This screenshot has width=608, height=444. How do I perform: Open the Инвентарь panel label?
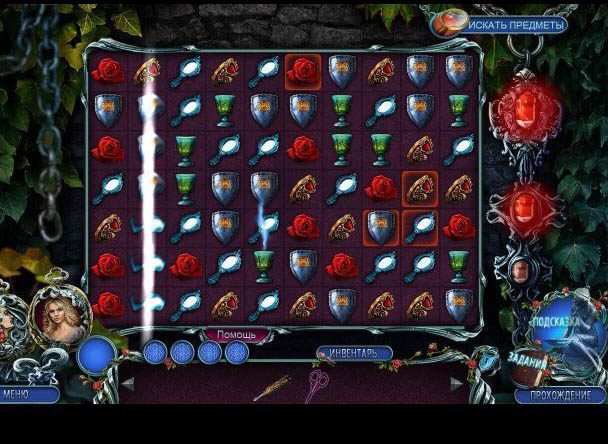coord(354,353)
